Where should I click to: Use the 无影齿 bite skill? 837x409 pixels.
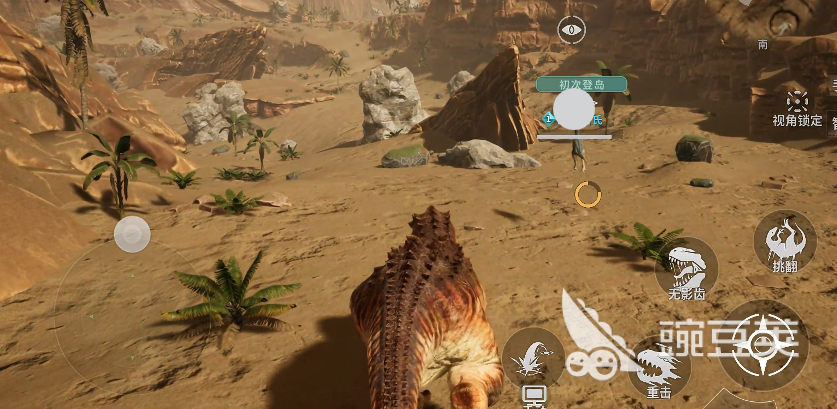(687, 267)
